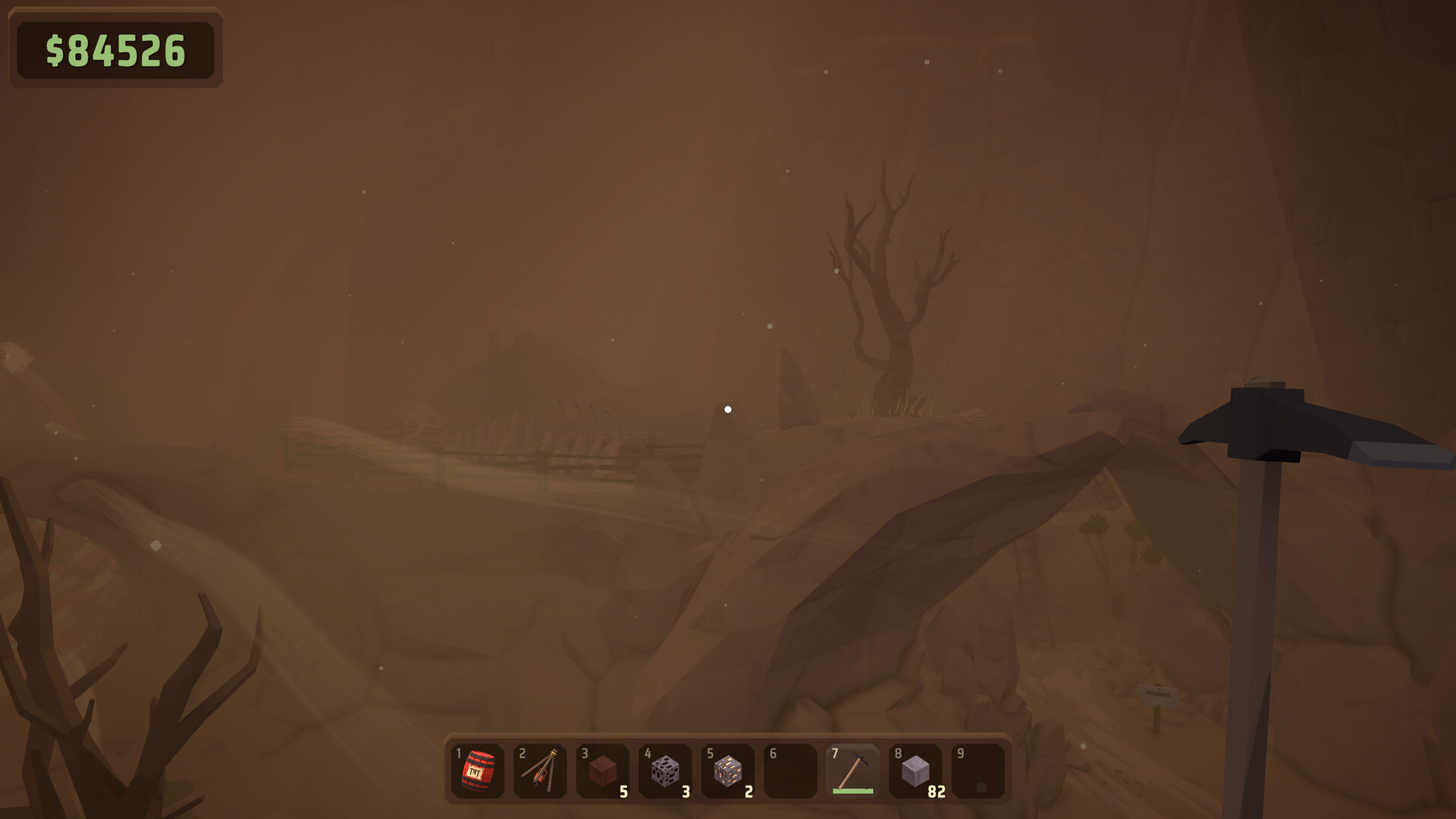Select the TNT barrel in slot 1
The height and width of the screenshot is (819, 1456).
(478, 771)
